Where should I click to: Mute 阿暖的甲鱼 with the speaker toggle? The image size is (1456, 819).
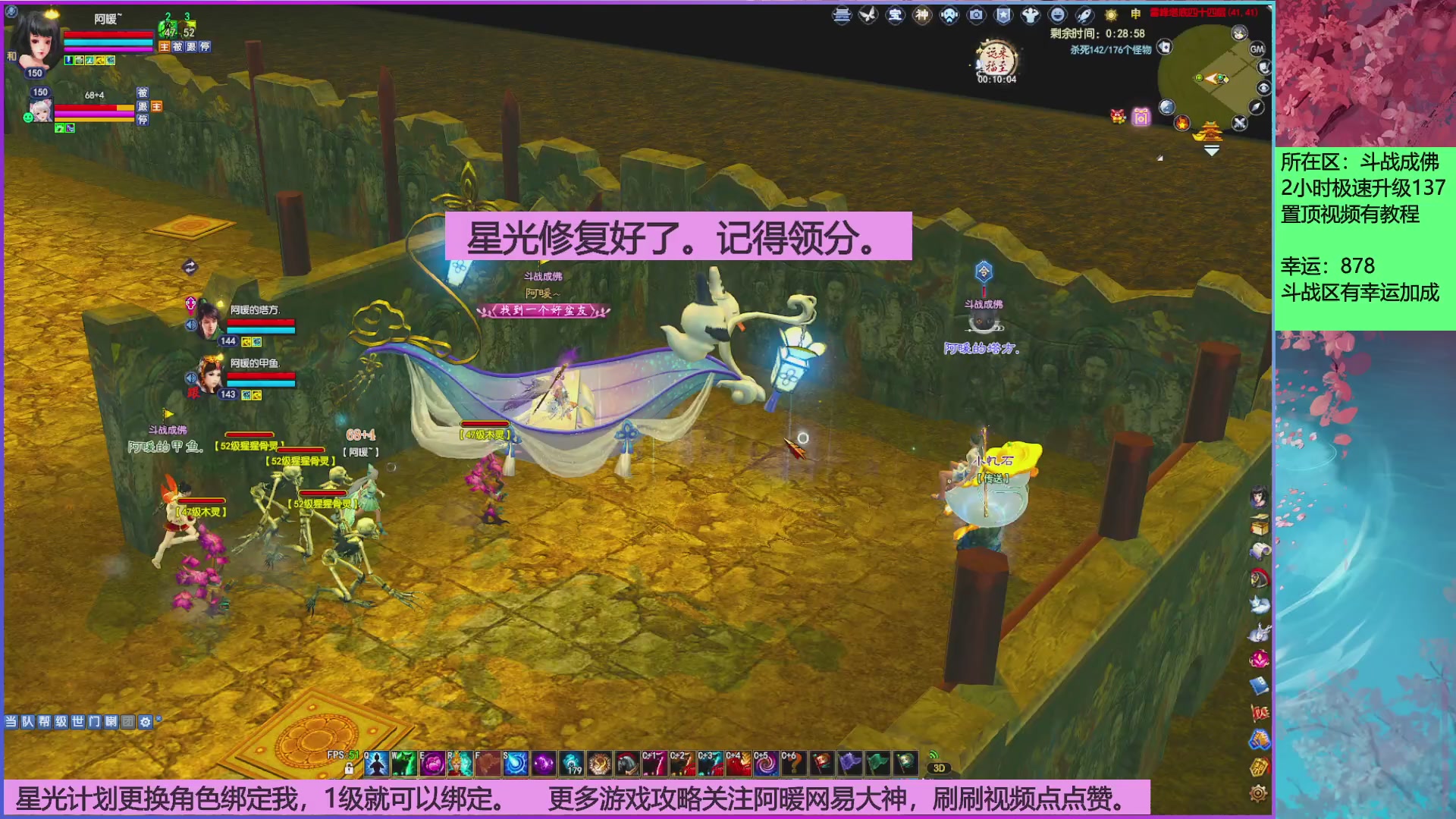click(x=191, y=378)
